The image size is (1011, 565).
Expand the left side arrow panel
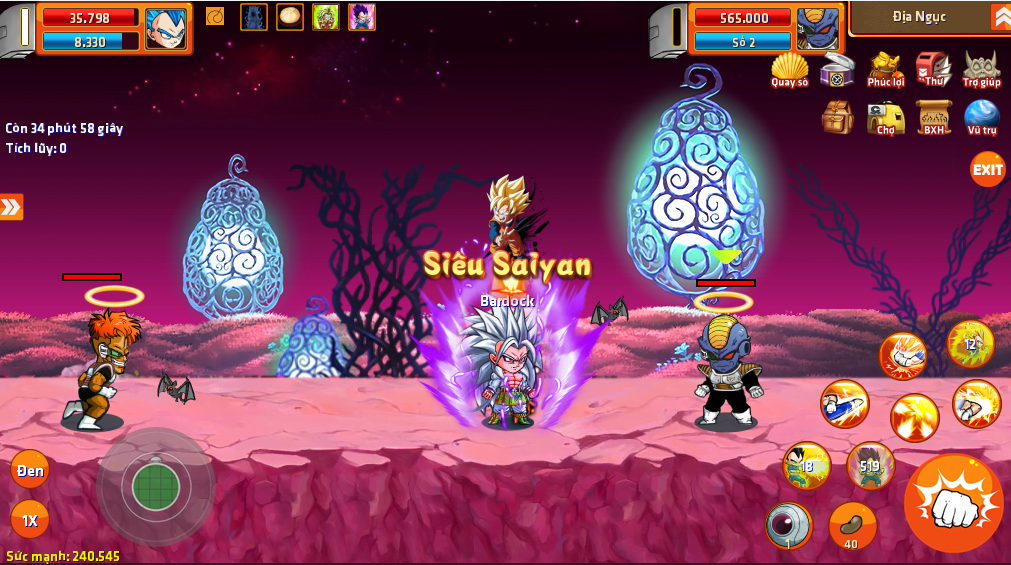tap(11, 207)
